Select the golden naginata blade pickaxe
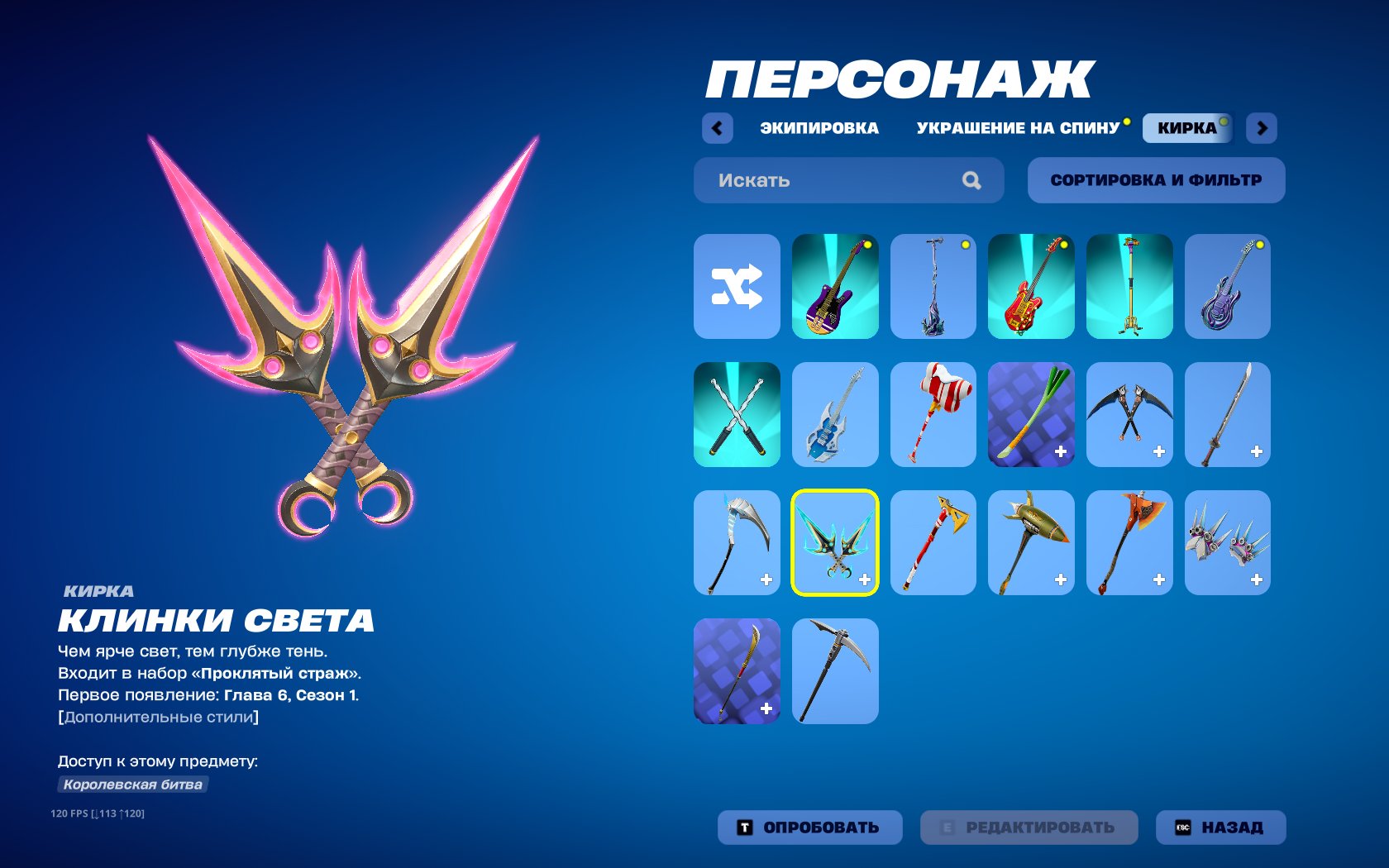The width and height of the screenshot is (1389, 868). 737,670
